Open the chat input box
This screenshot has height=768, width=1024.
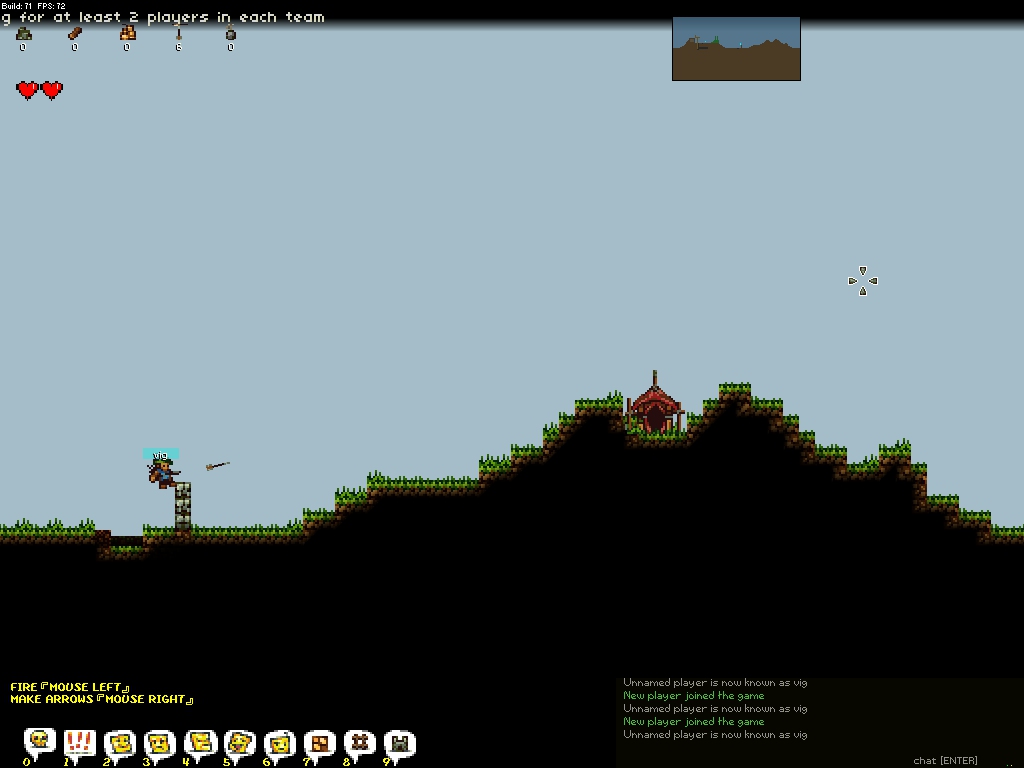point(944,761)
